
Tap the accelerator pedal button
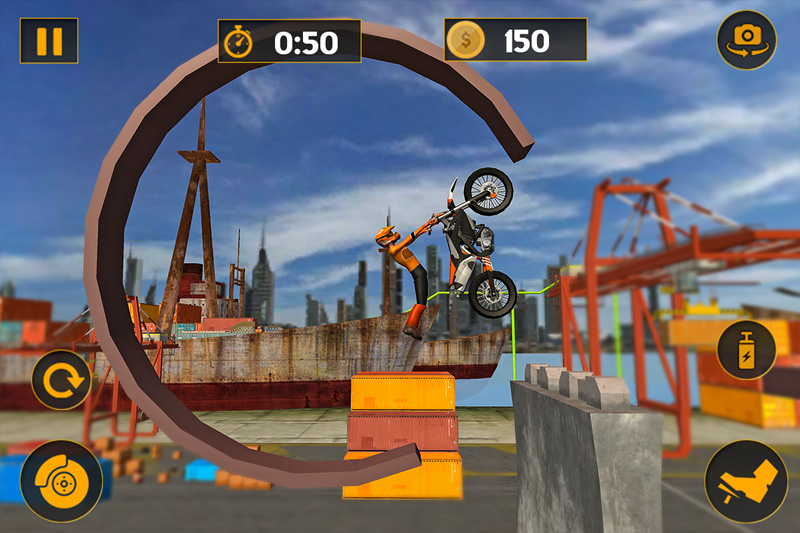tap(745, 482)
